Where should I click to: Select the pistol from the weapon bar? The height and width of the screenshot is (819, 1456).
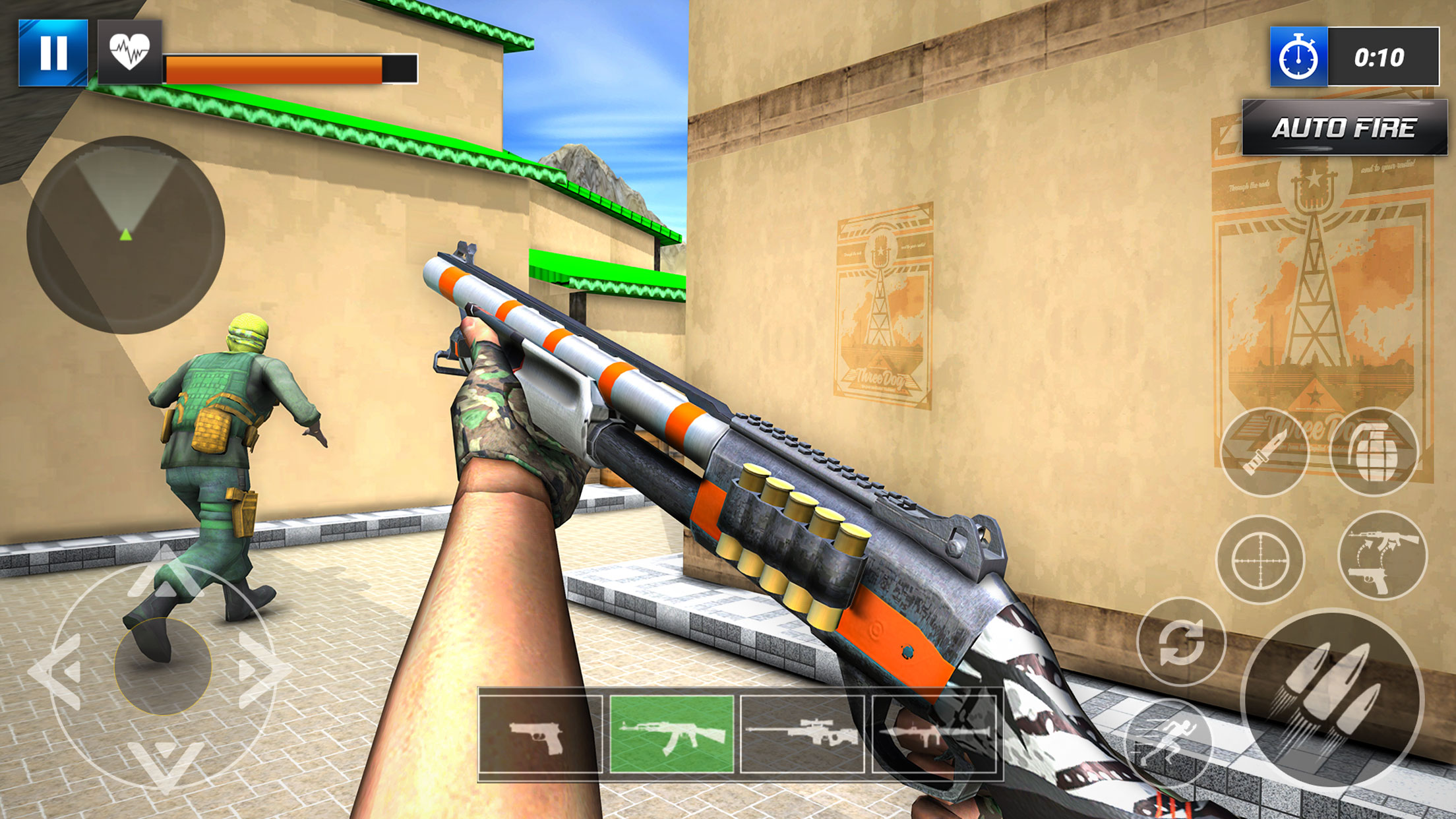(541, 735)
